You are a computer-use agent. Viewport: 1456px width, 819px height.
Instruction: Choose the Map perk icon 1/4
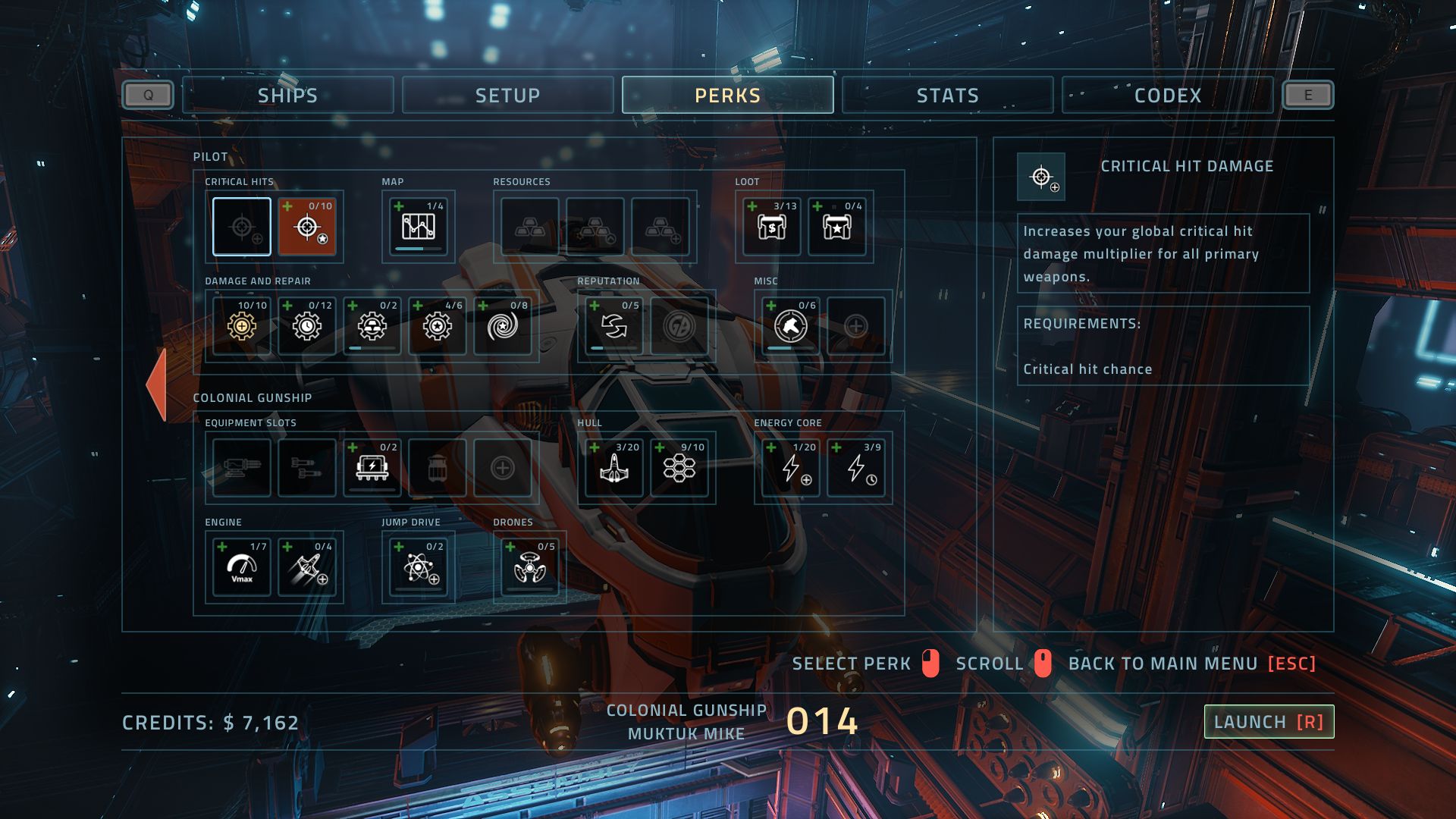pyautogui.click(x=418, y=227)
